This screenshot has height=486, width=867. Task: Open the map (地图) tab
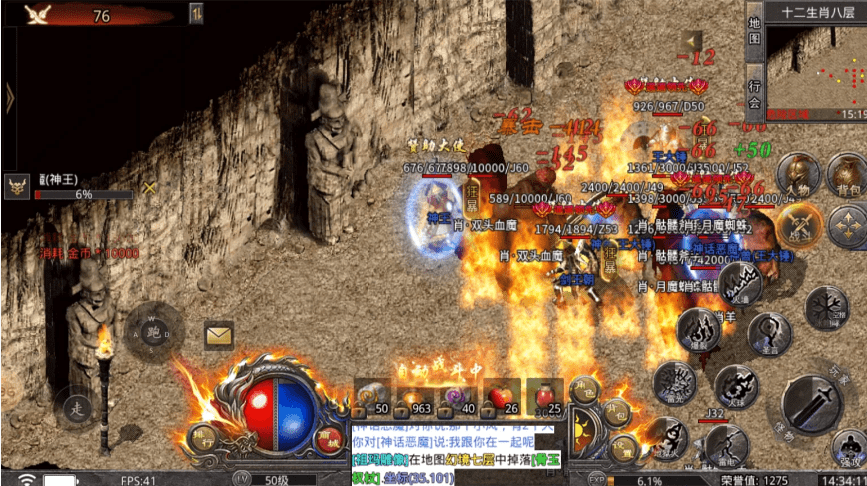tap(755, 32)
